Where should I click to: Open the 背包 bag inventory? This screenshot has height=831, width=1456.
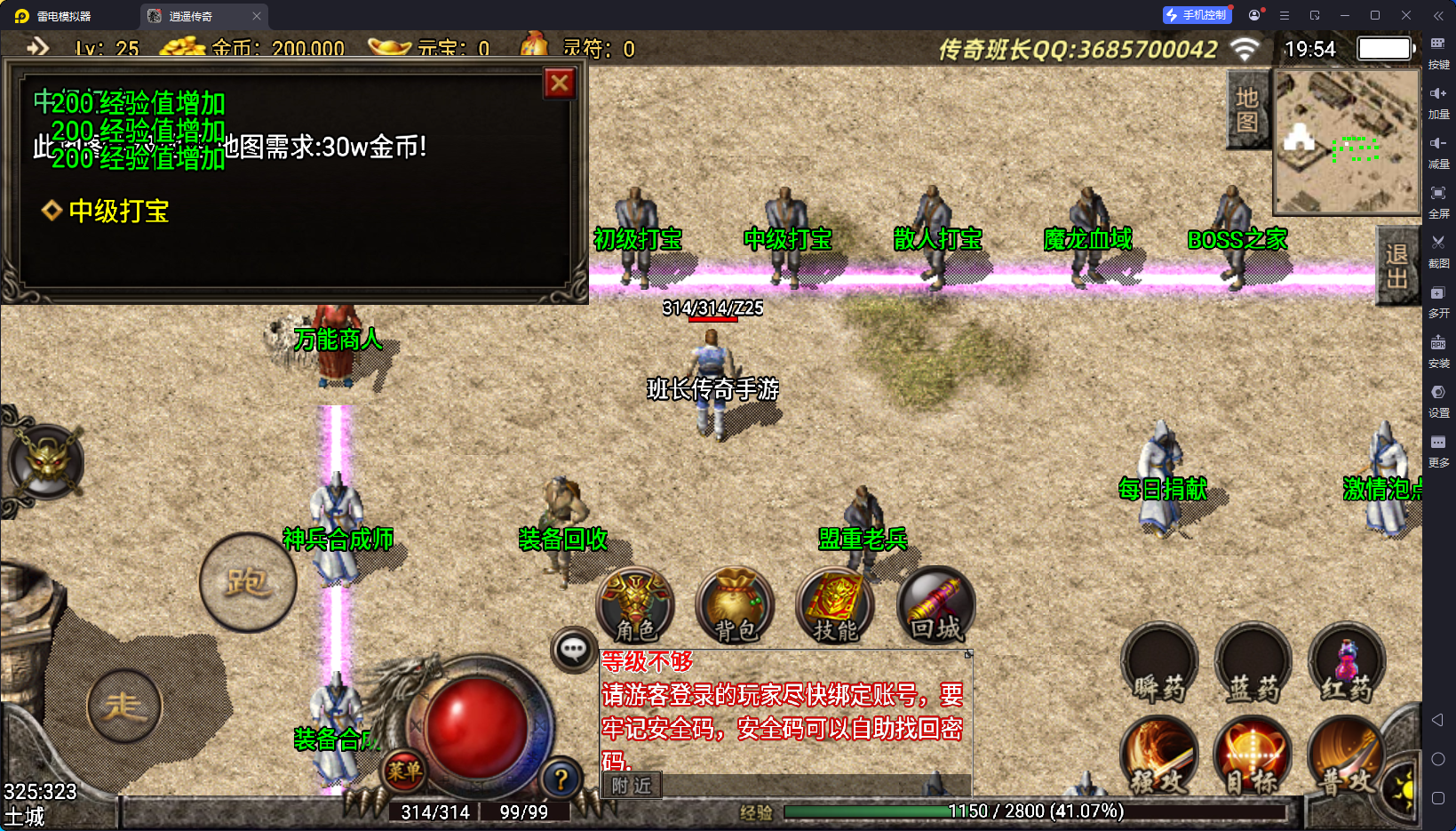click(736, 606)
